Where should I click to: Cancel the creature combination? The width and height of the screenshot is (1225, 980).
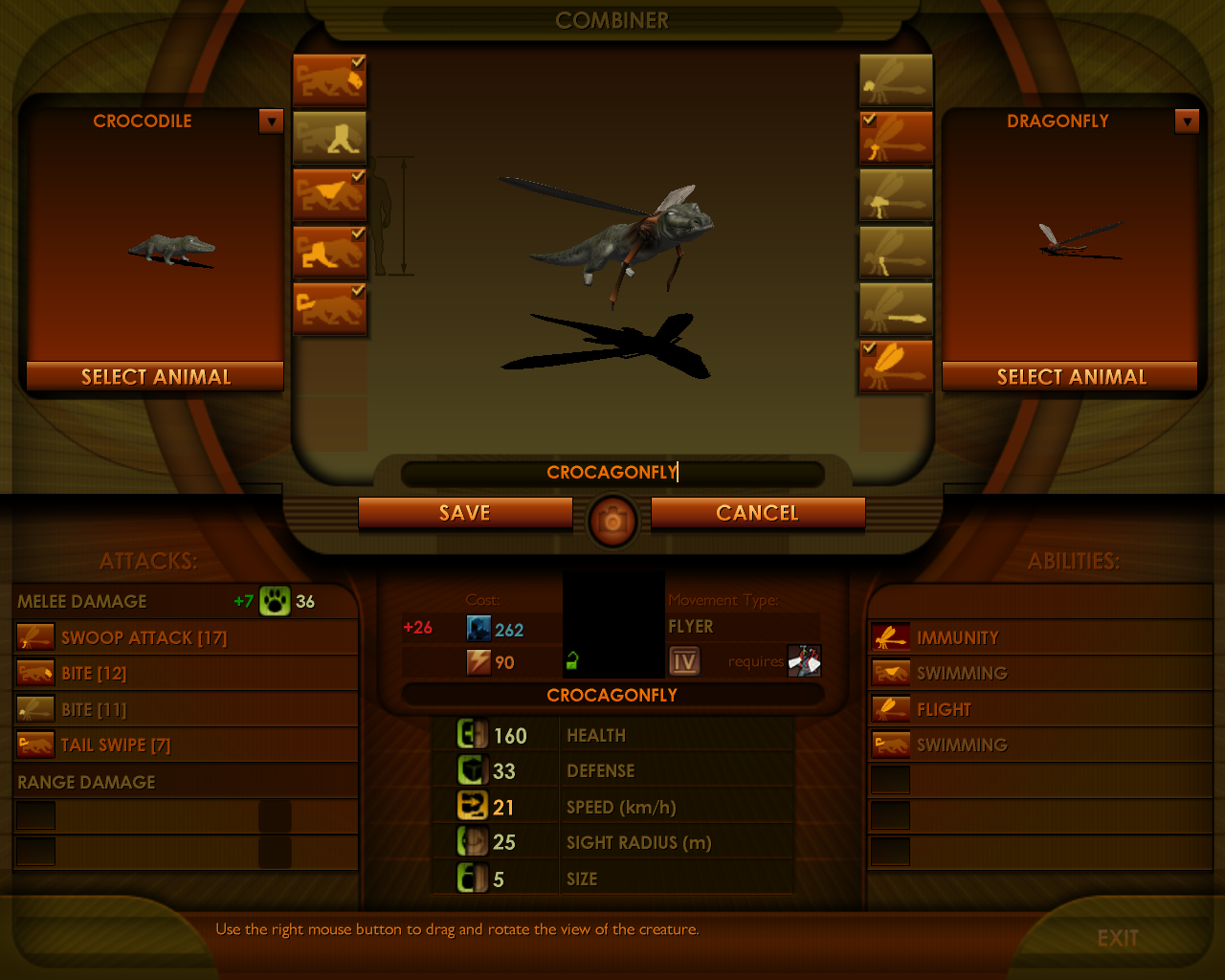click(757, 513)
